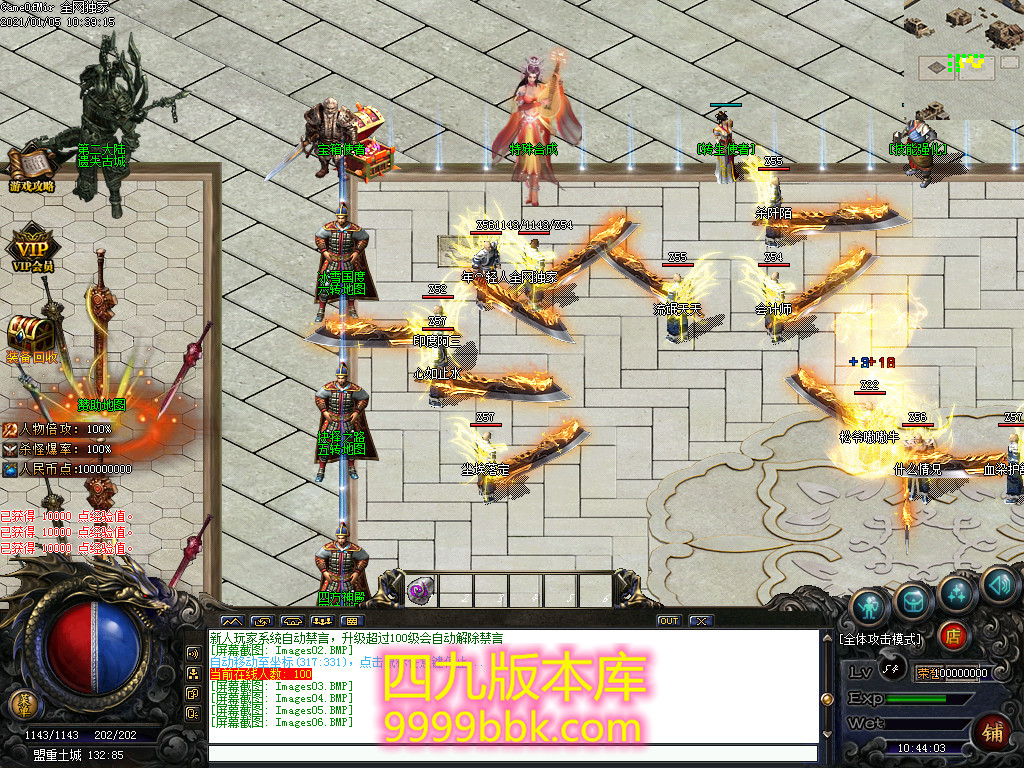Click the OUT button above chat
This screenshot has height=768, width=1024.
click(668, 621)
